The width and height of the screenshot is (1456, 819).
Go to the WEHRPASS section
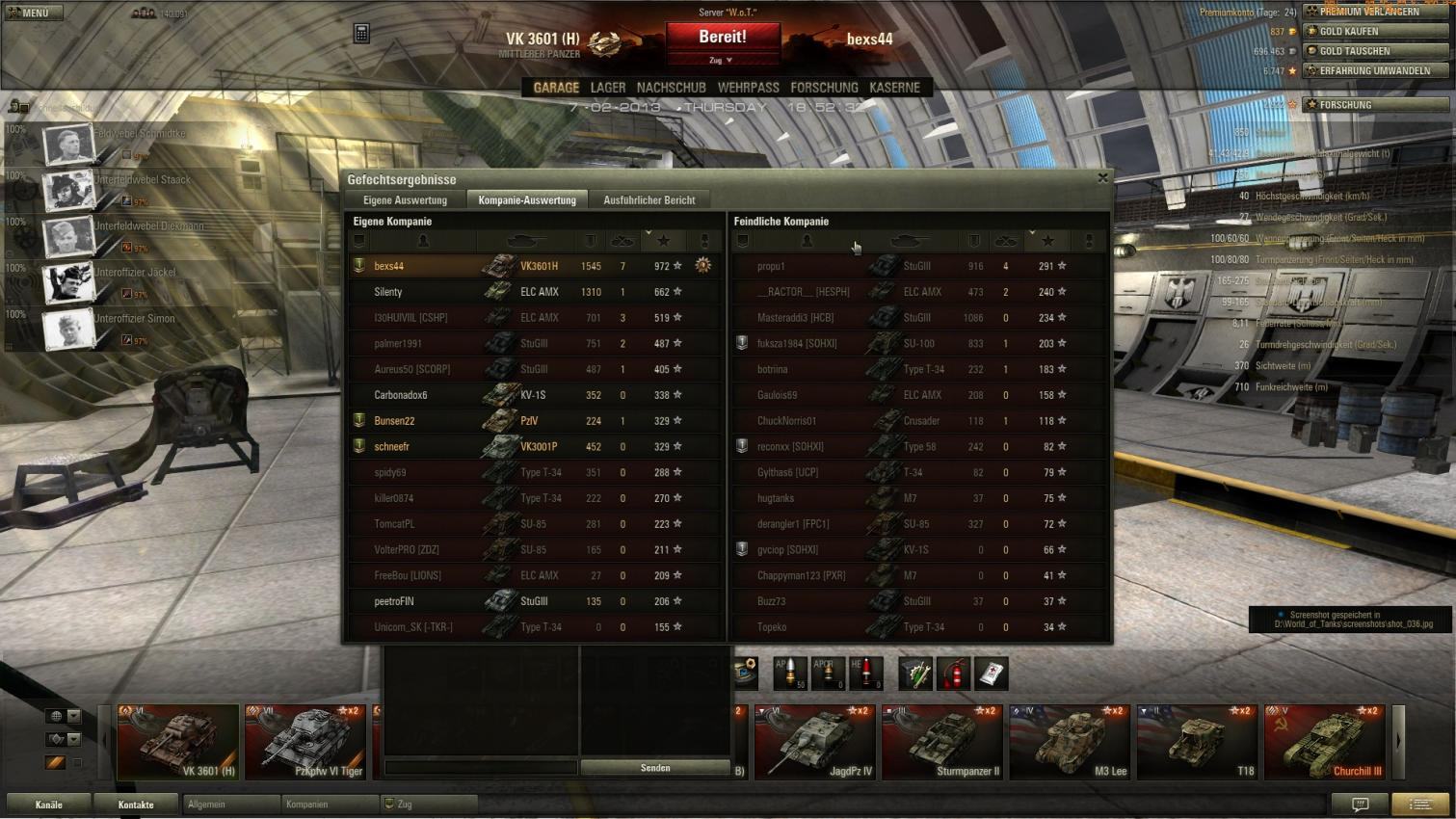[x=748, y=88]
